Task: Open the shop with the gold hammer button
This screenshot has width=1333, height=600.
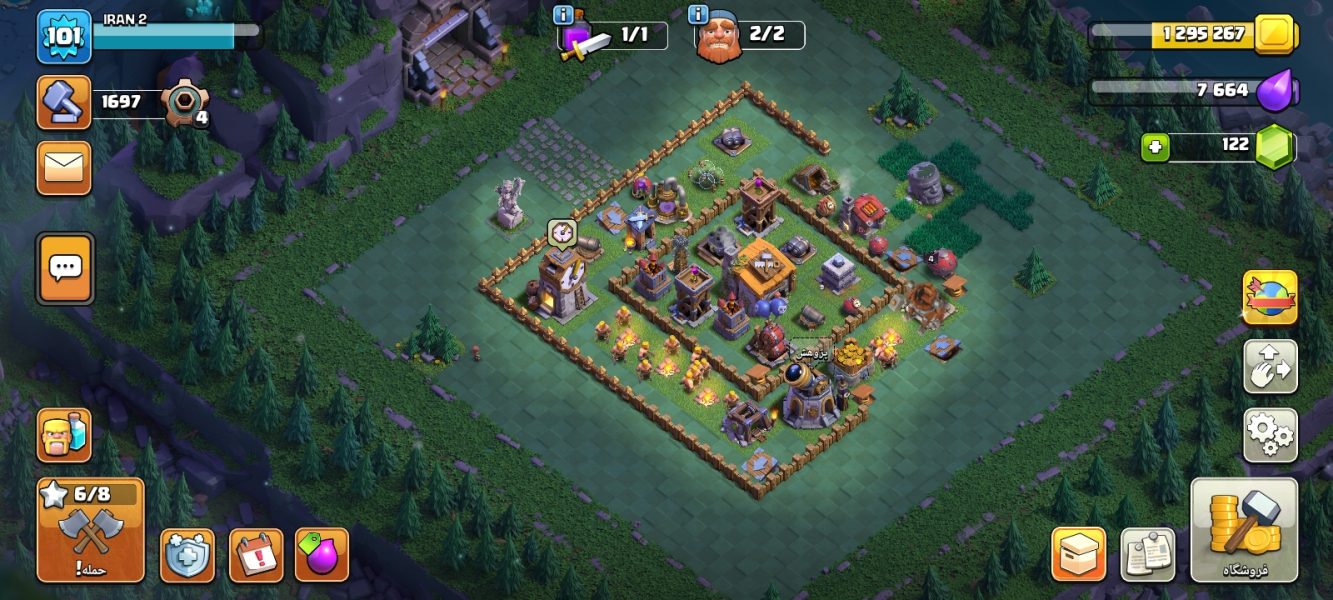Action: 1244,530
